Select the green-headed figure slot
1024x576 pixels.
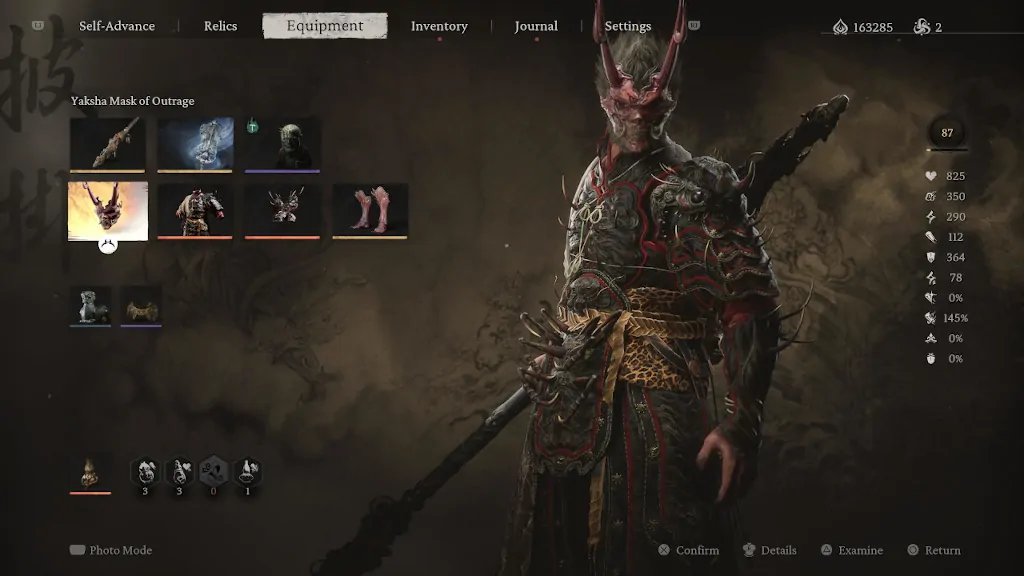click(283, 143)
